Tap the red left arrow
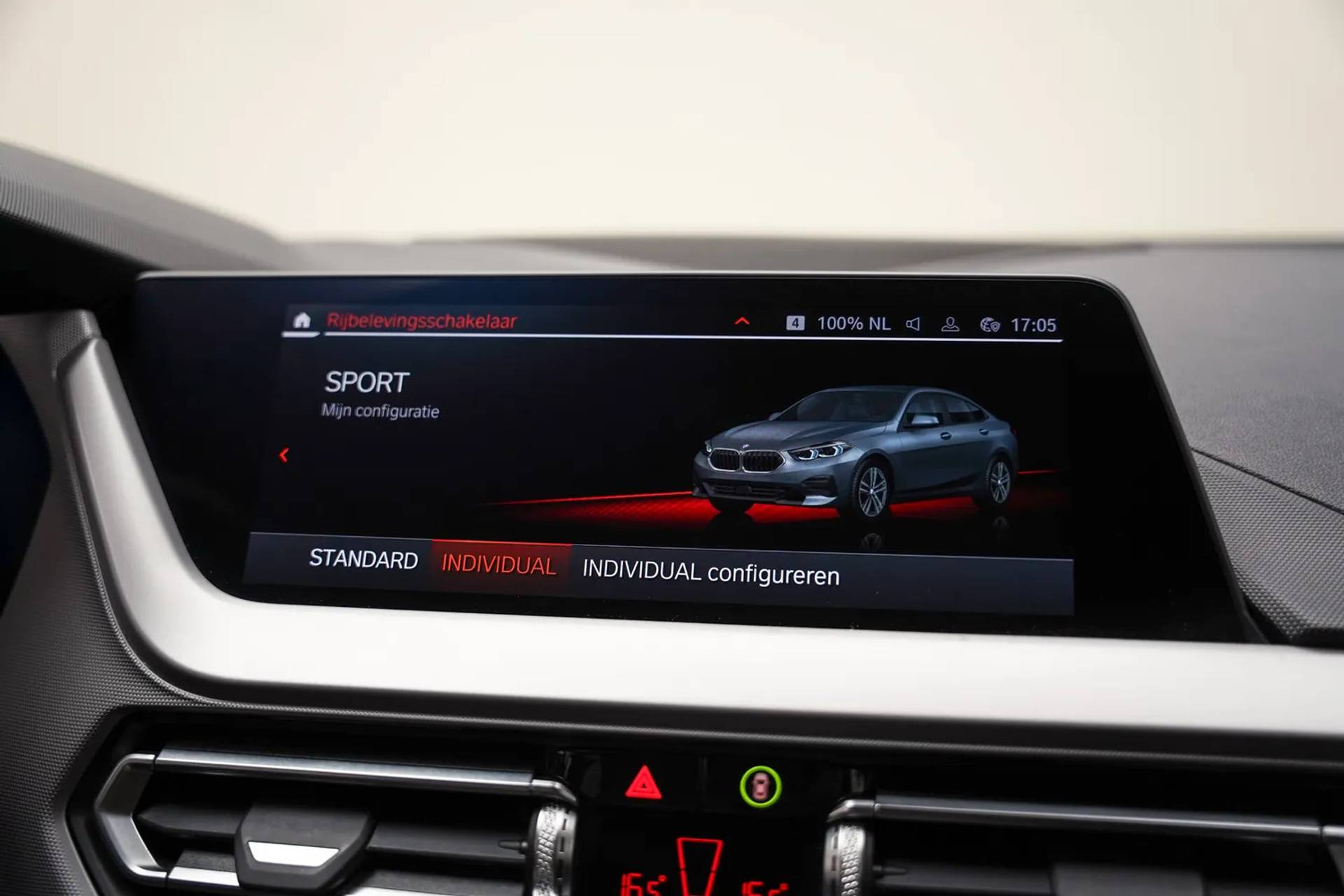 tap(283, 456)
